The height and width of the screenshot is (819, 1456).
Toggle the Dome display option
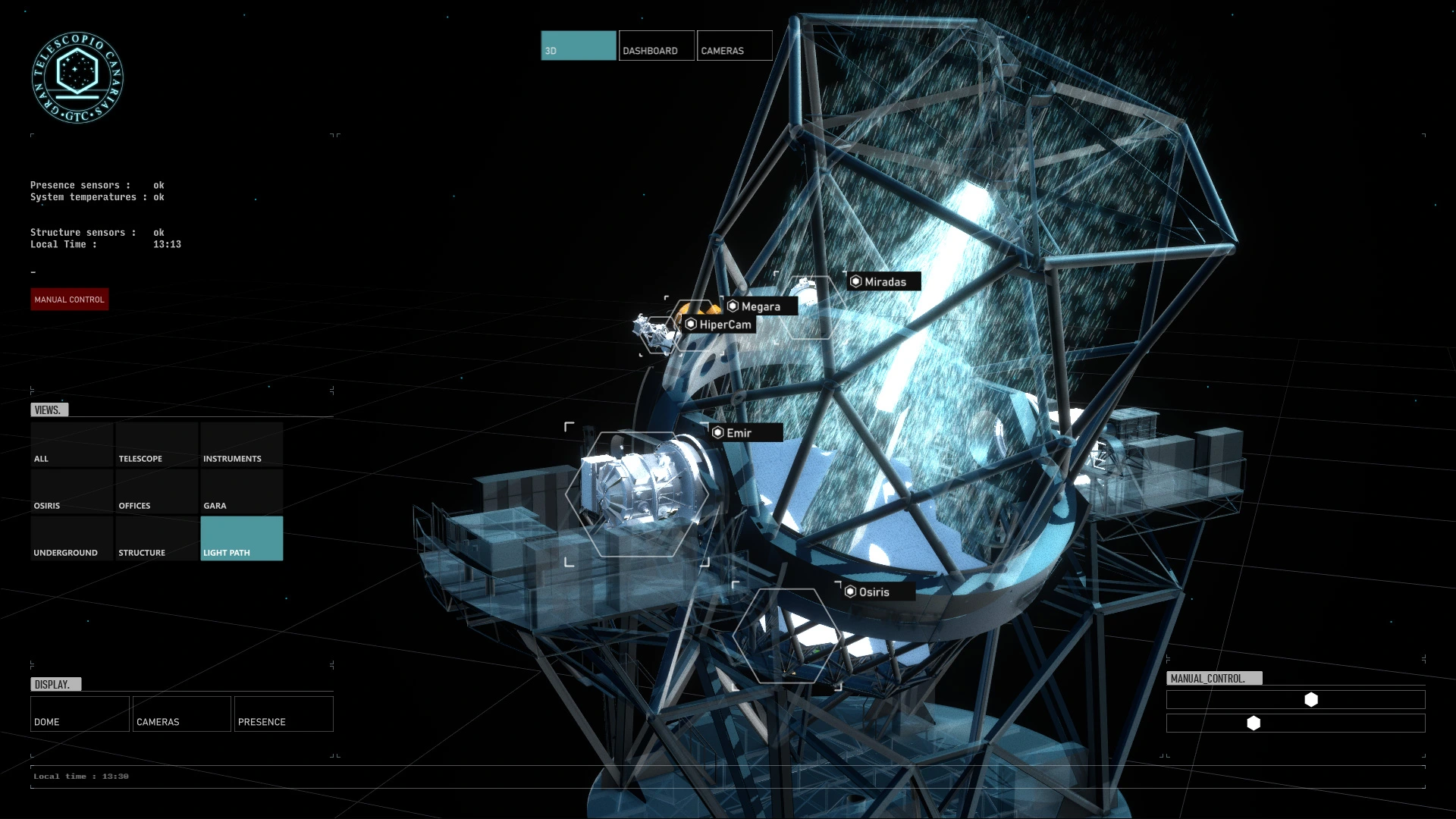(x=80, y=714)
